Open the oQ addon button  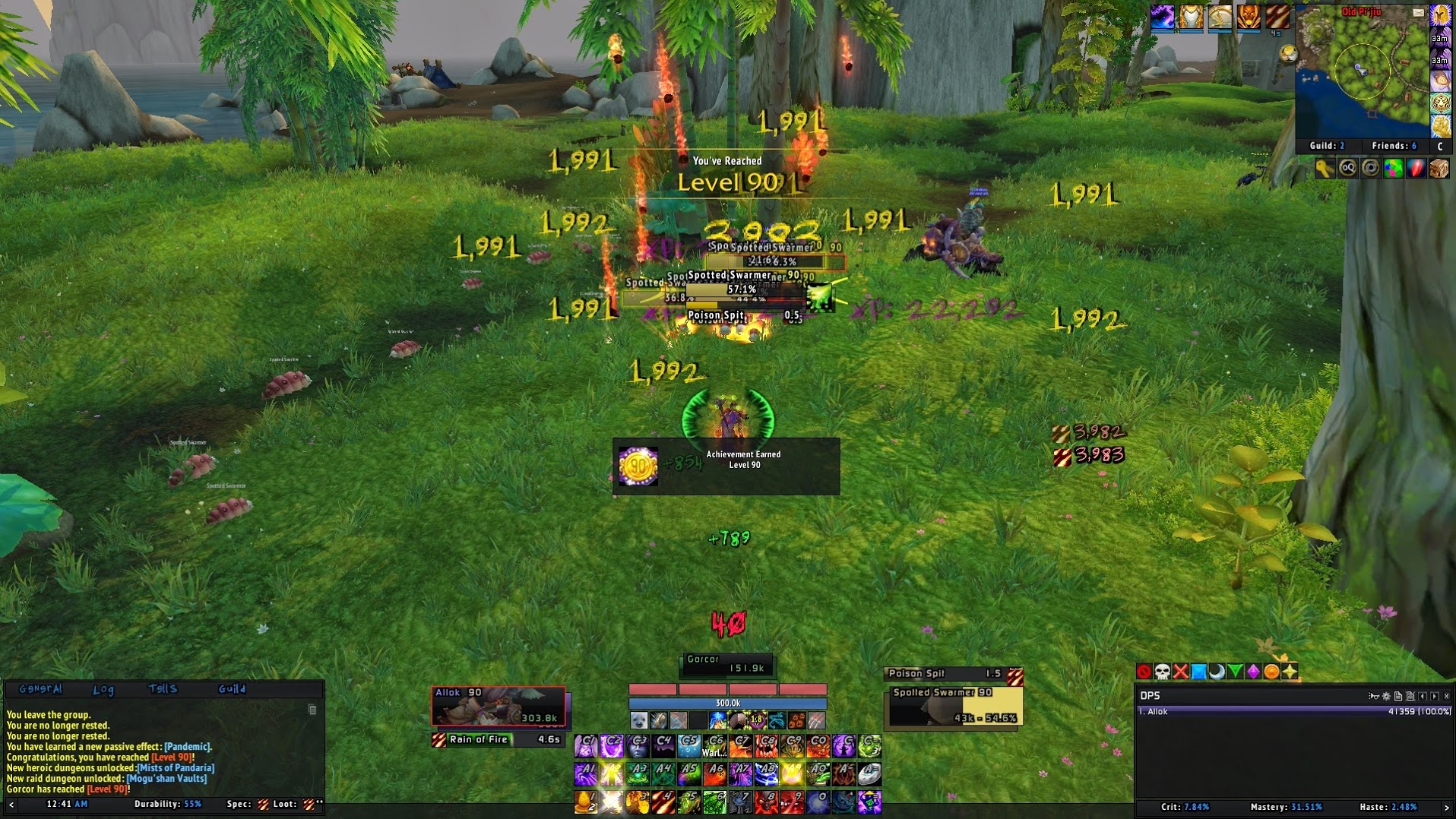[1347, 168]
